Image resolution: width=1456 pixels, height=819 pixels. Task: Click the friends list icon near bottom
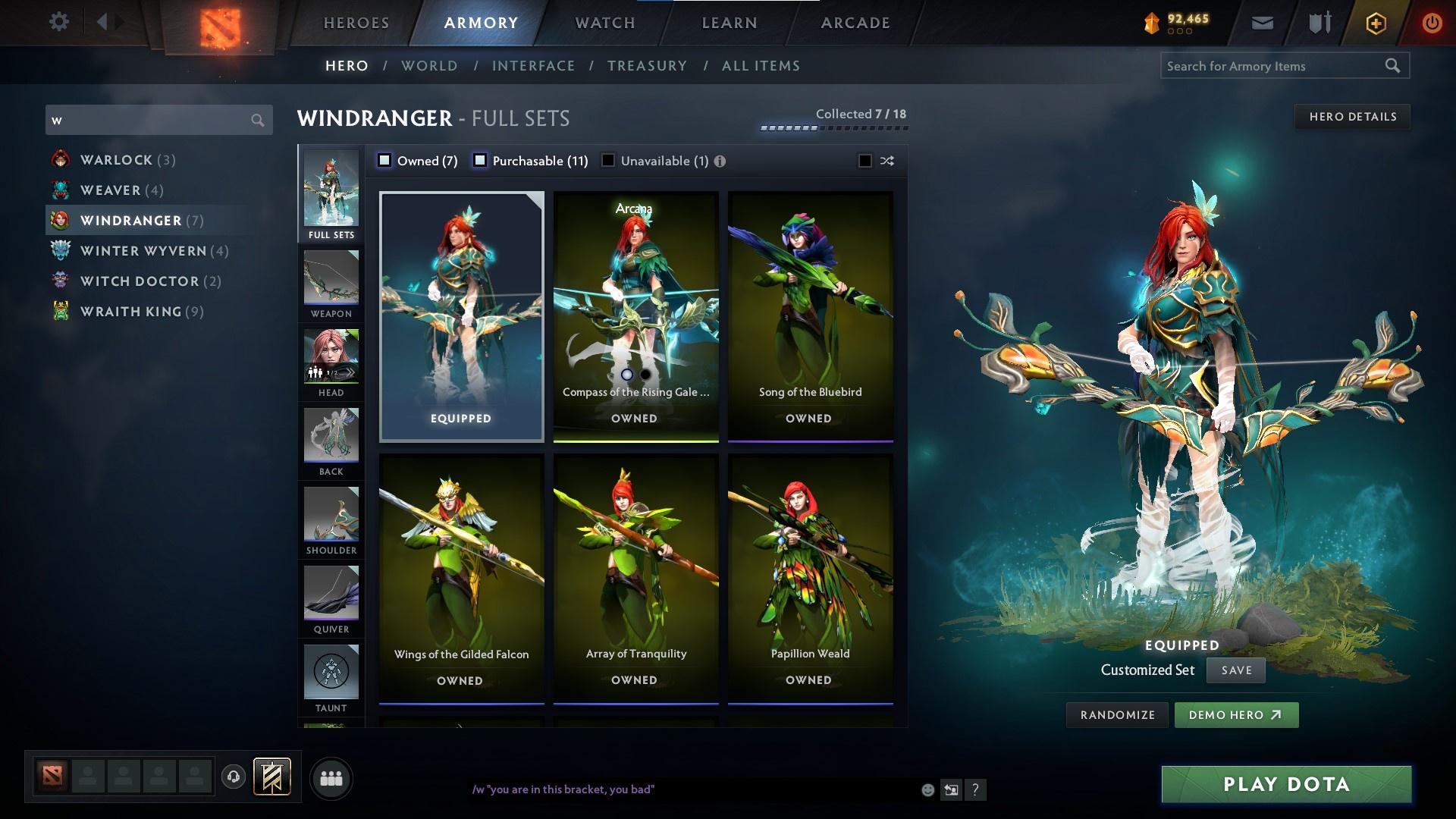tap(331, 777)
